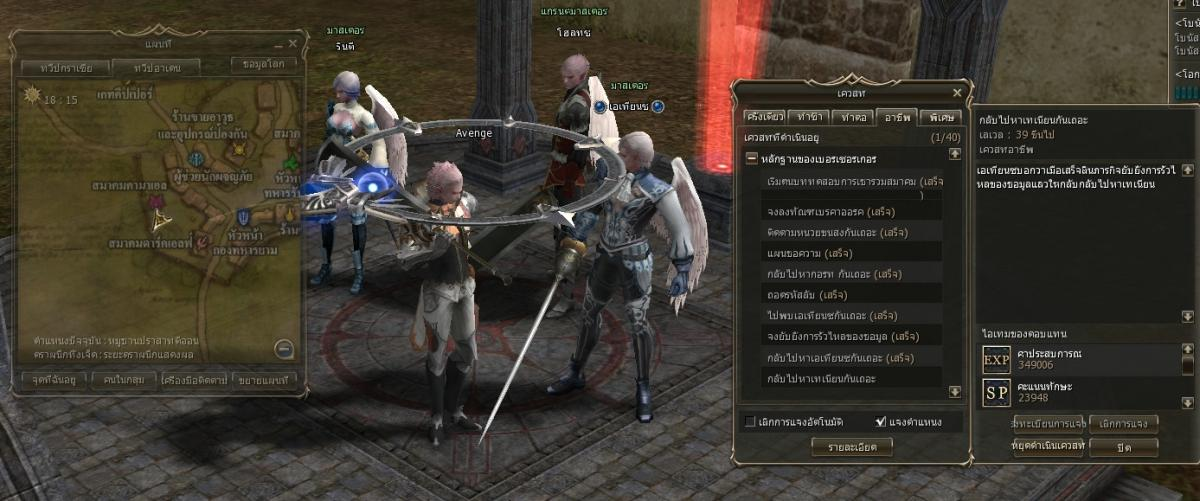Click the ขยายแผนที่ expand map button

pos(265,380)
